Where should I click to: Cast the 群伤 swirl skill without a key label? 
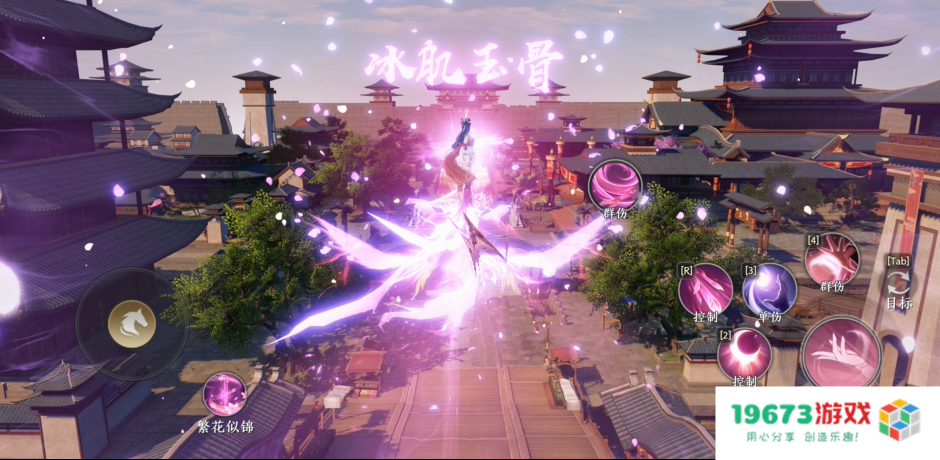[x=613, y=185]
